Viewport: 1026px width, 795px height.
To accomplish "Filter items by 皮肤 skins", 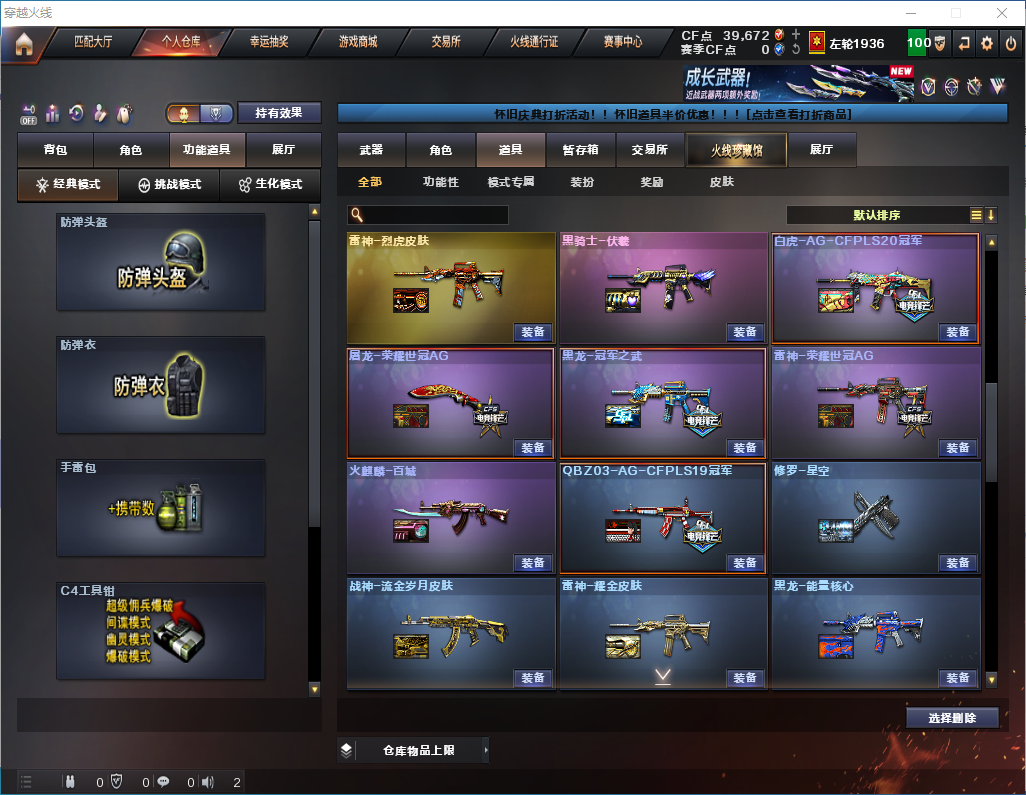I will coord(721,182).
